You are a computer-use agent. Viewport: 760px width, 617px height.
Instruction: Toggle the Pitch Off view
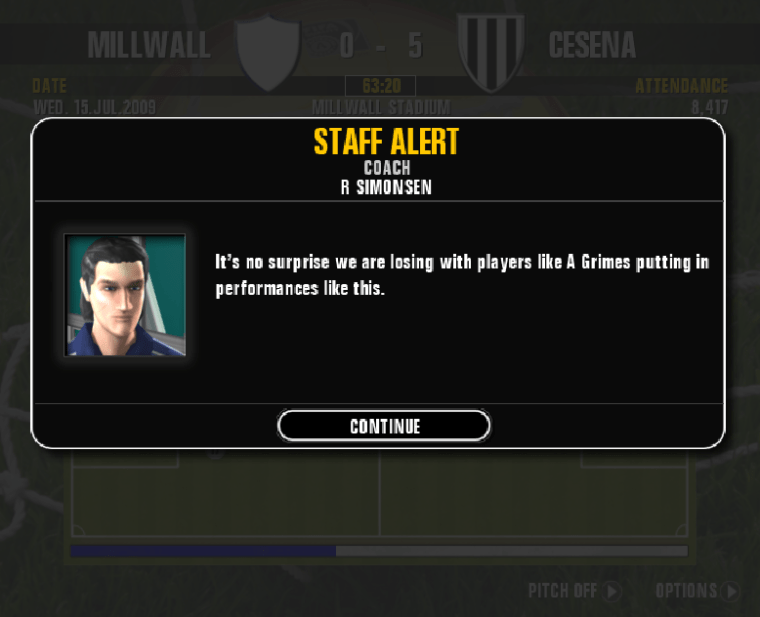(x=574, y=591)
